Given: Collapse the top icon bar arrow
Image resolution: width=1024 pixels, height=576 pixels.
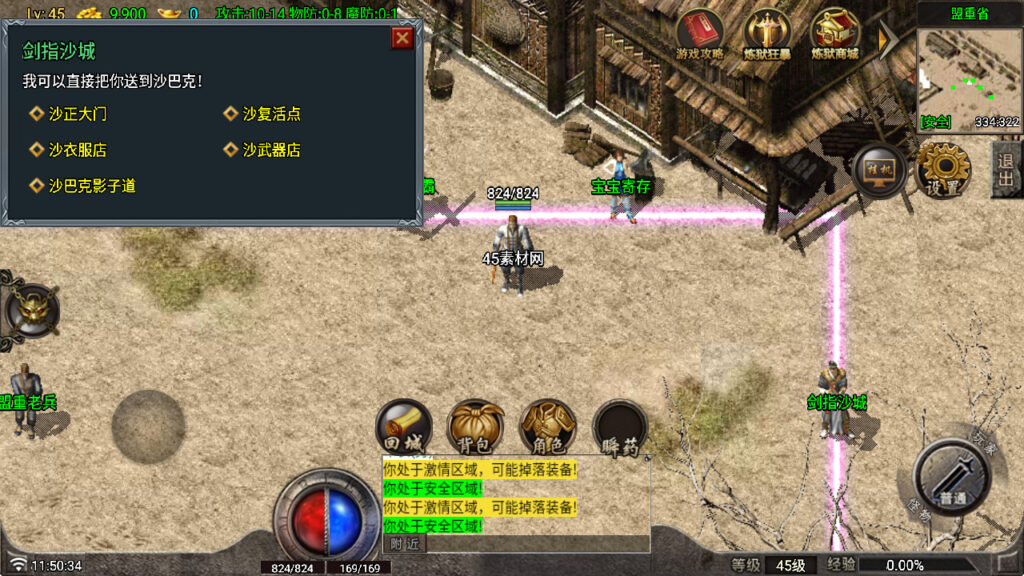Looking at the screenshot, I should click(x=887, y=38).
